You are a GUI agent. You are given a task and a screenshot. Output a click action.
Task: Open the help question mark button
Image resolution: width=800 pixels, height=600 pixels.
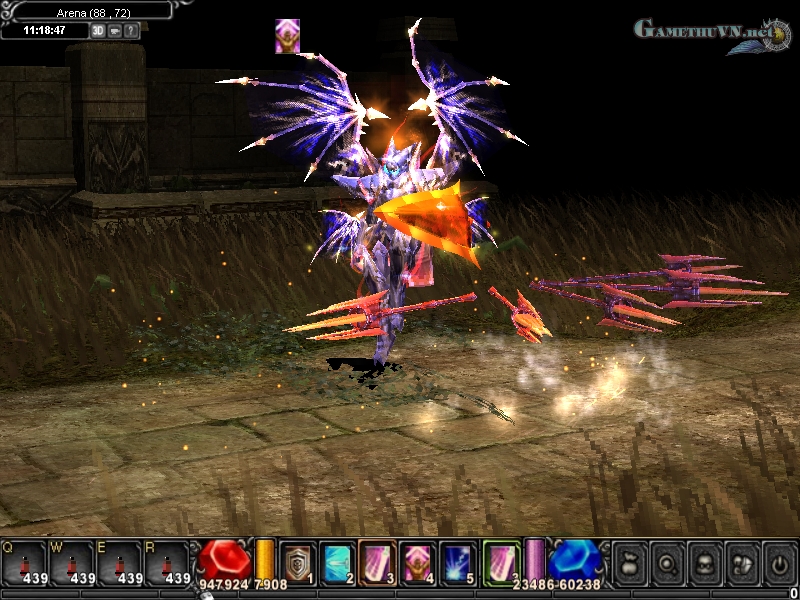coord(131,30)
